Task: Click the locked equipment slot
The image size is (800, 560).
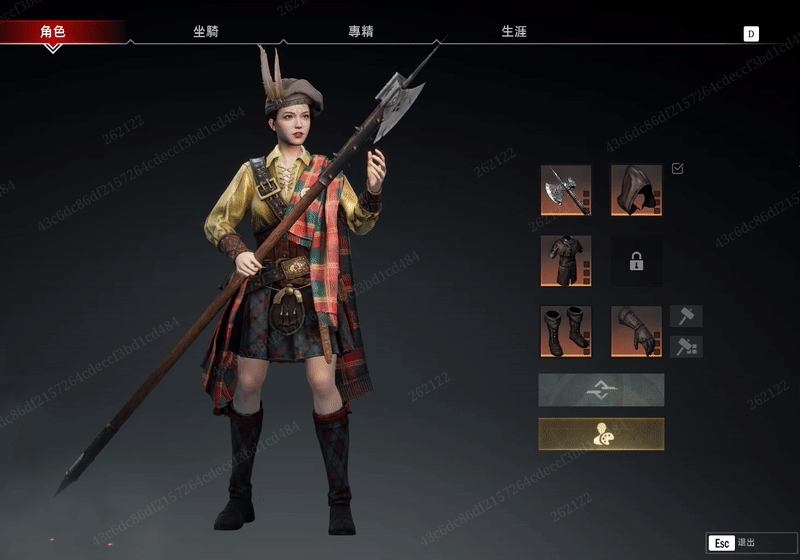Action: [x=636, y=261]
